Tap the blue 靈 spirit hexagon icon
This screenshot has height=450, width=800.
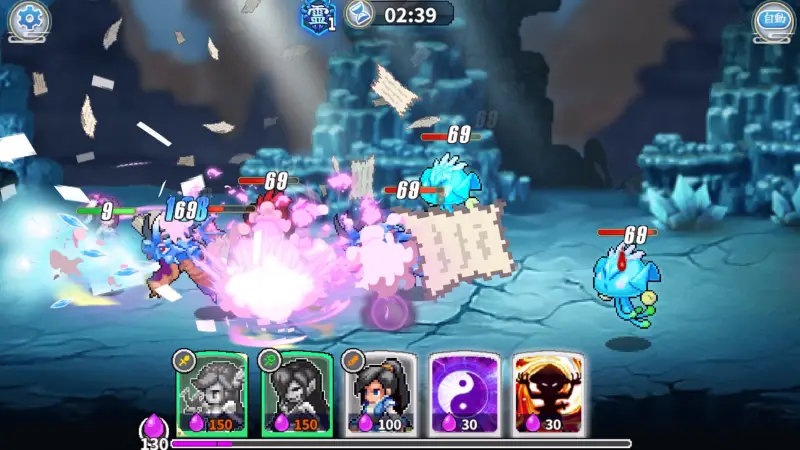click(316, 15)
